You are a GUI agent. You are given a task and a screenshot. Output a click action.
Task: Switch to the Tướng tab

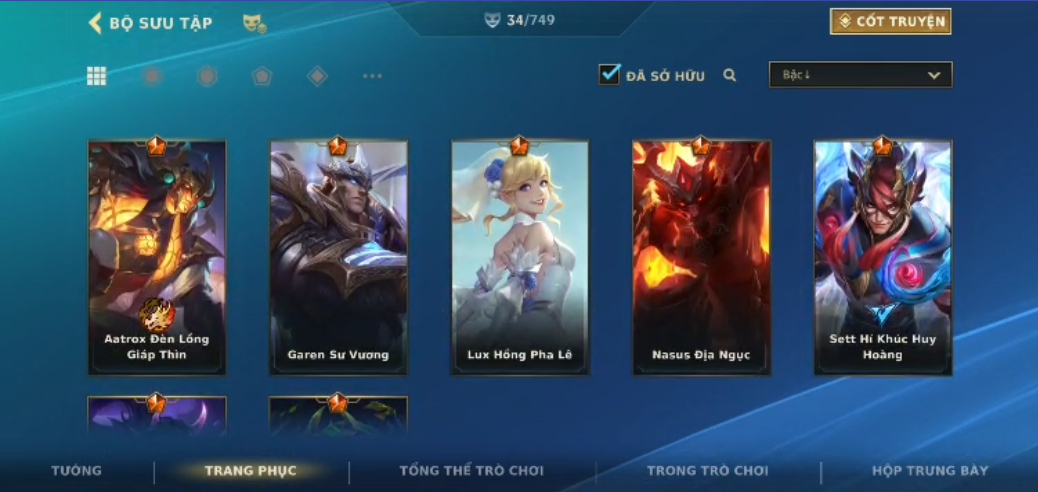pyautogui.click(x=77, y=471)
